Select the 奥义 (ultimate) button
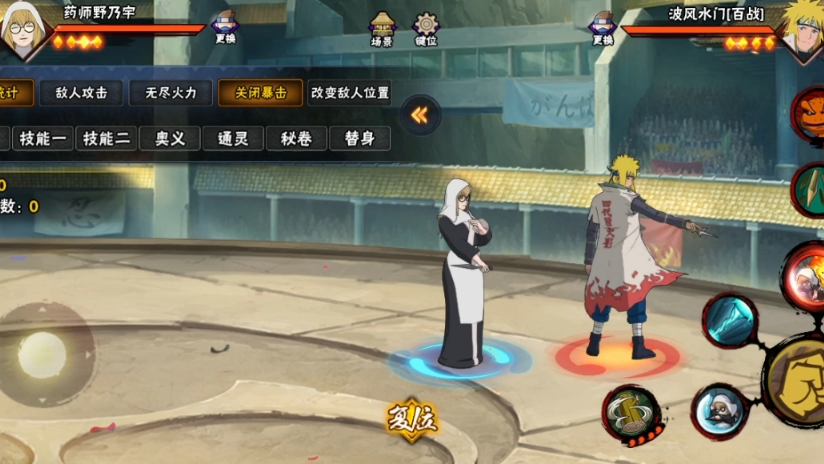 pos(170,138)
